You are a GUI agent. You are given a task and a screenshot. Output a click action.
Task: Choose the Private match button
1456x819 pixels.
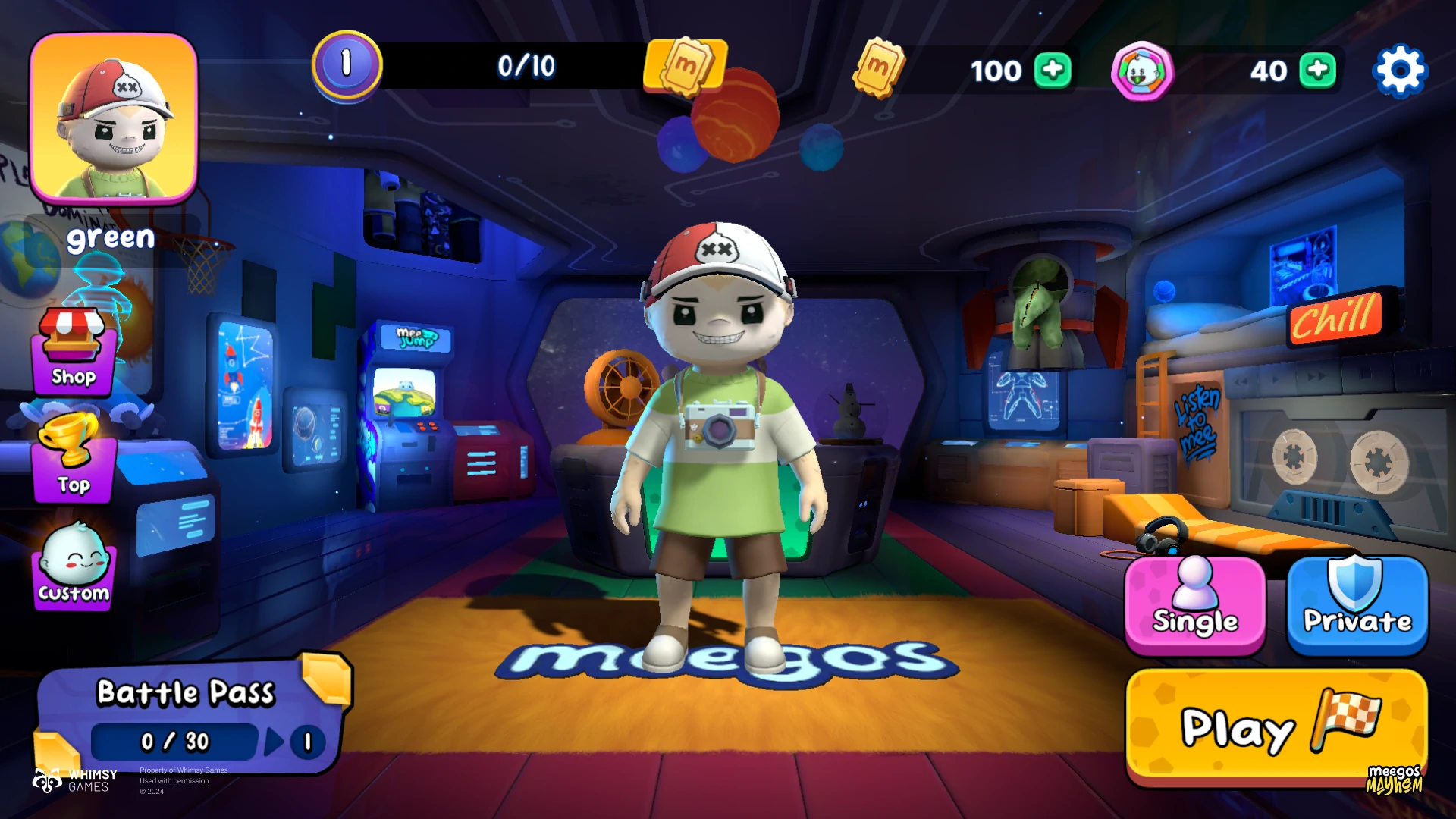(1357, 605)
